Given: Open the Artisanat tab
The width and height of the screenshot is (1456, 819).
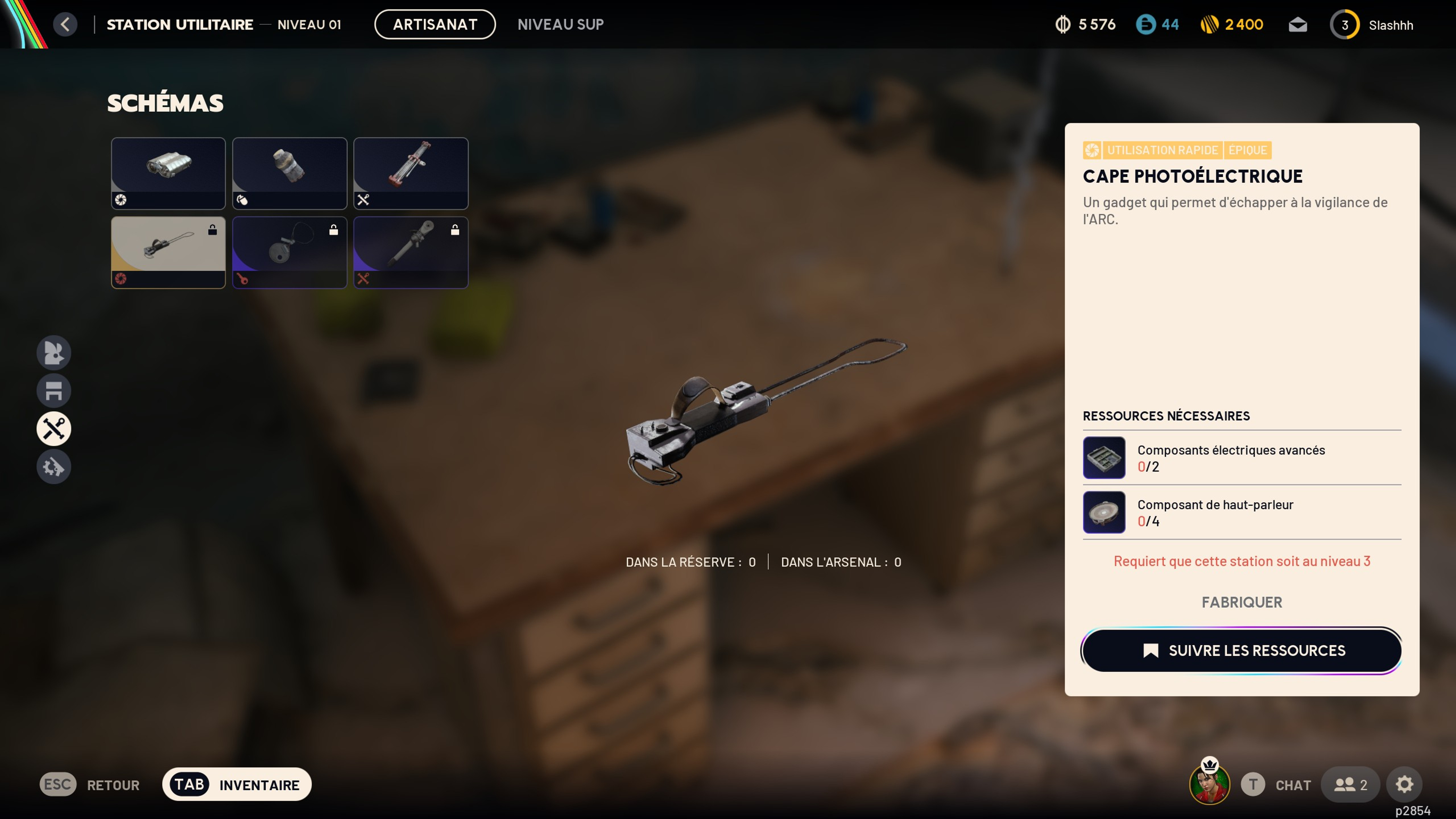Looking at the screenshot, I should (x=435, y=24).
